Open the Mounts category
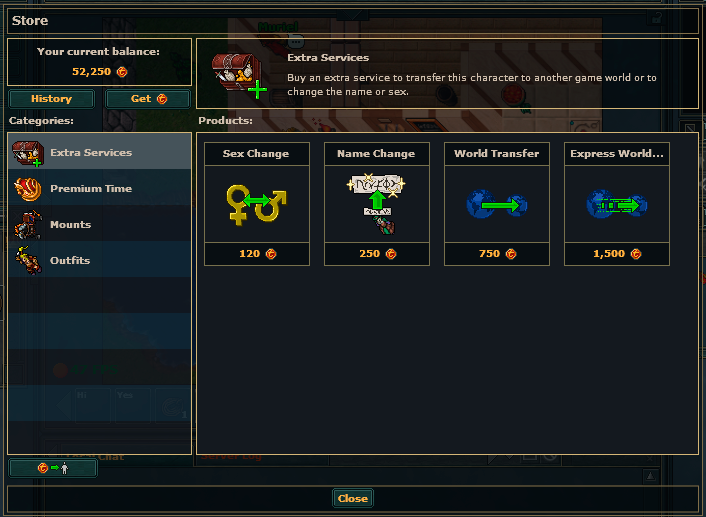Image resolution: width=706 pixels, height=517 pixels. (99, 225)
